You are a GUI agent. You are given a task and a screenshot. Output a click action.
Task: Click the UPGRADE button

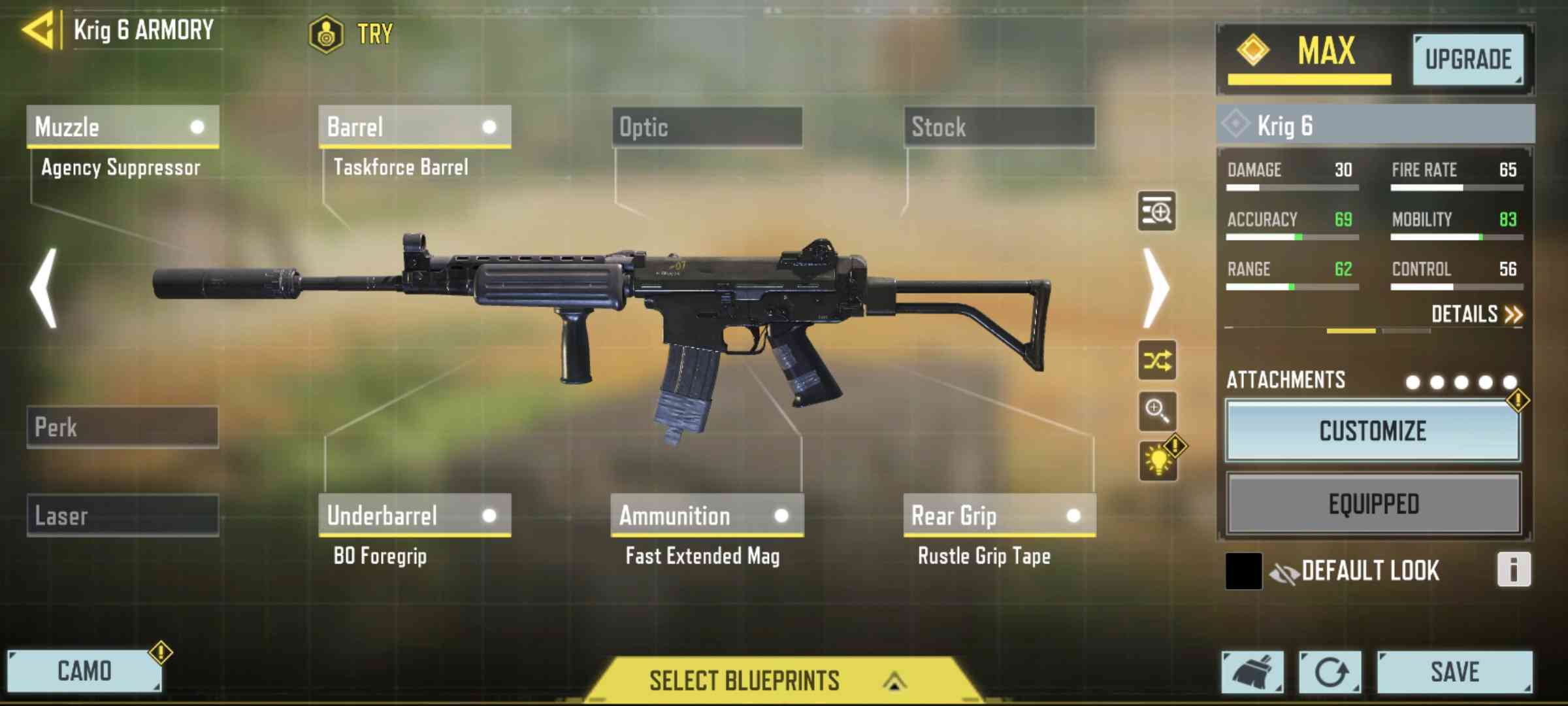[1468, 59]
